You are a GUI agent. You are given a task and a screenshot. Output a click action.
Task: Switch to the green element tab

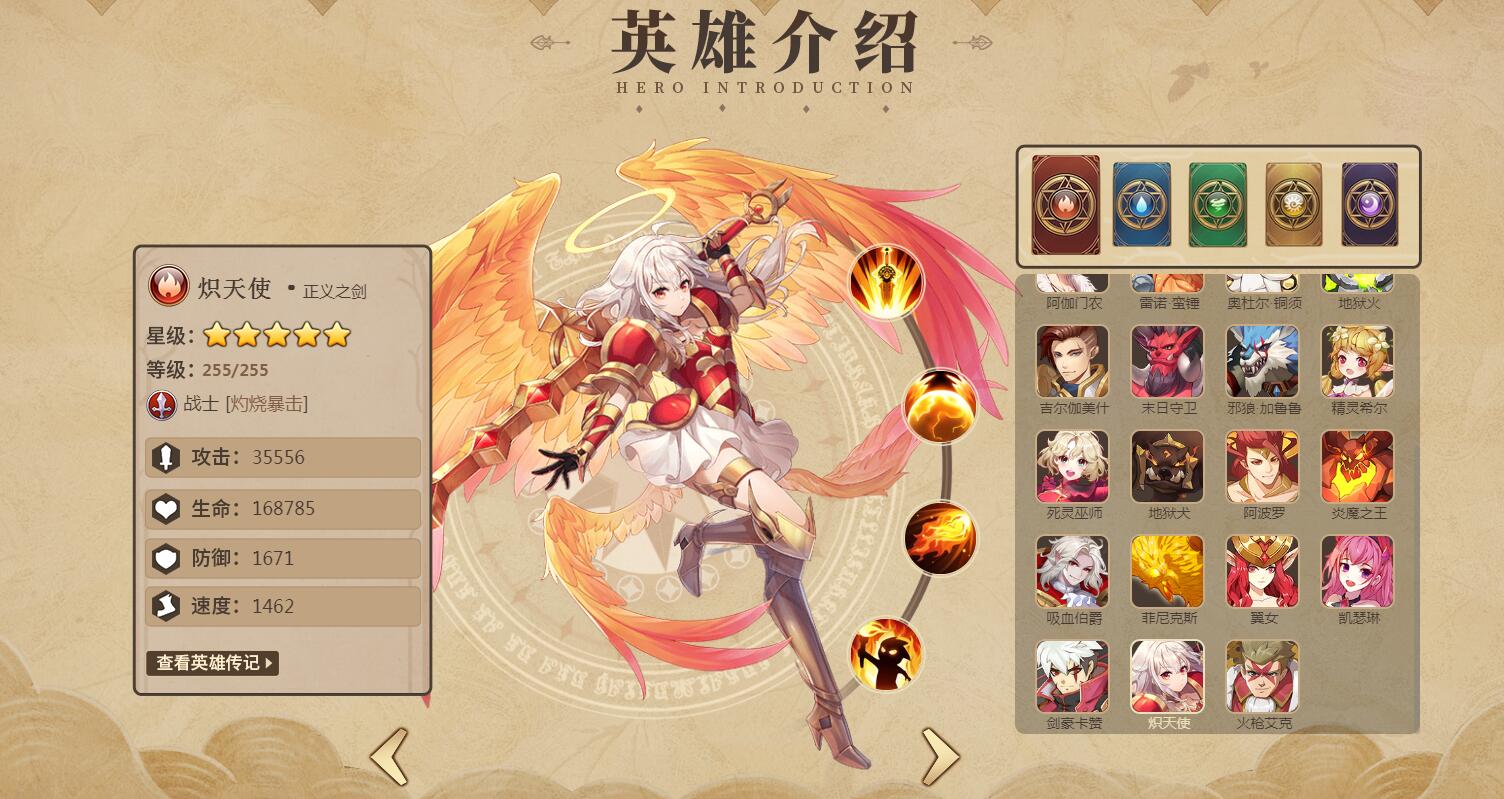coord(1217,206)
